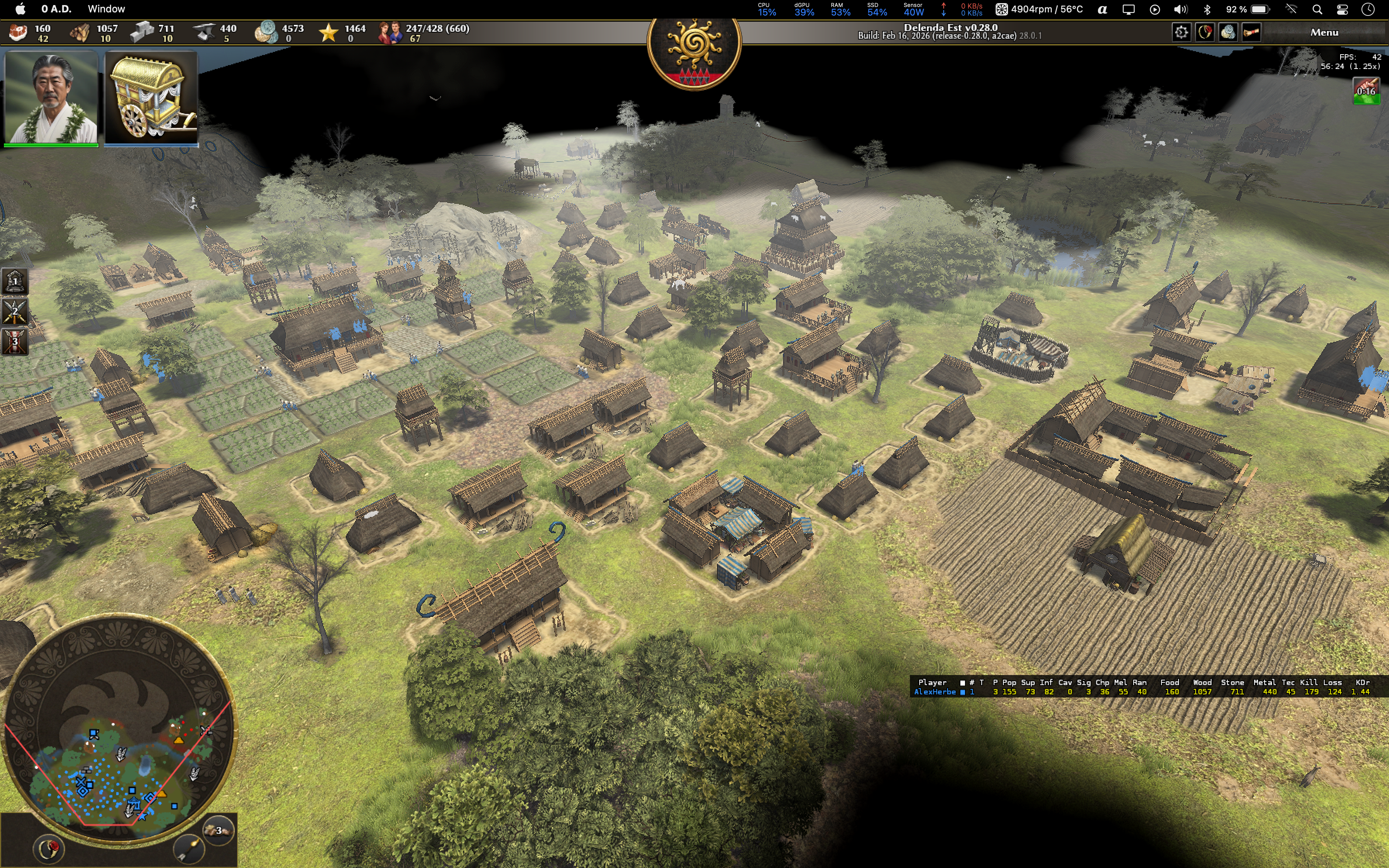Image resolution: width=1389 pixels, height=868 pixels.
Task: Select control group 3
Action: point(14,341)
